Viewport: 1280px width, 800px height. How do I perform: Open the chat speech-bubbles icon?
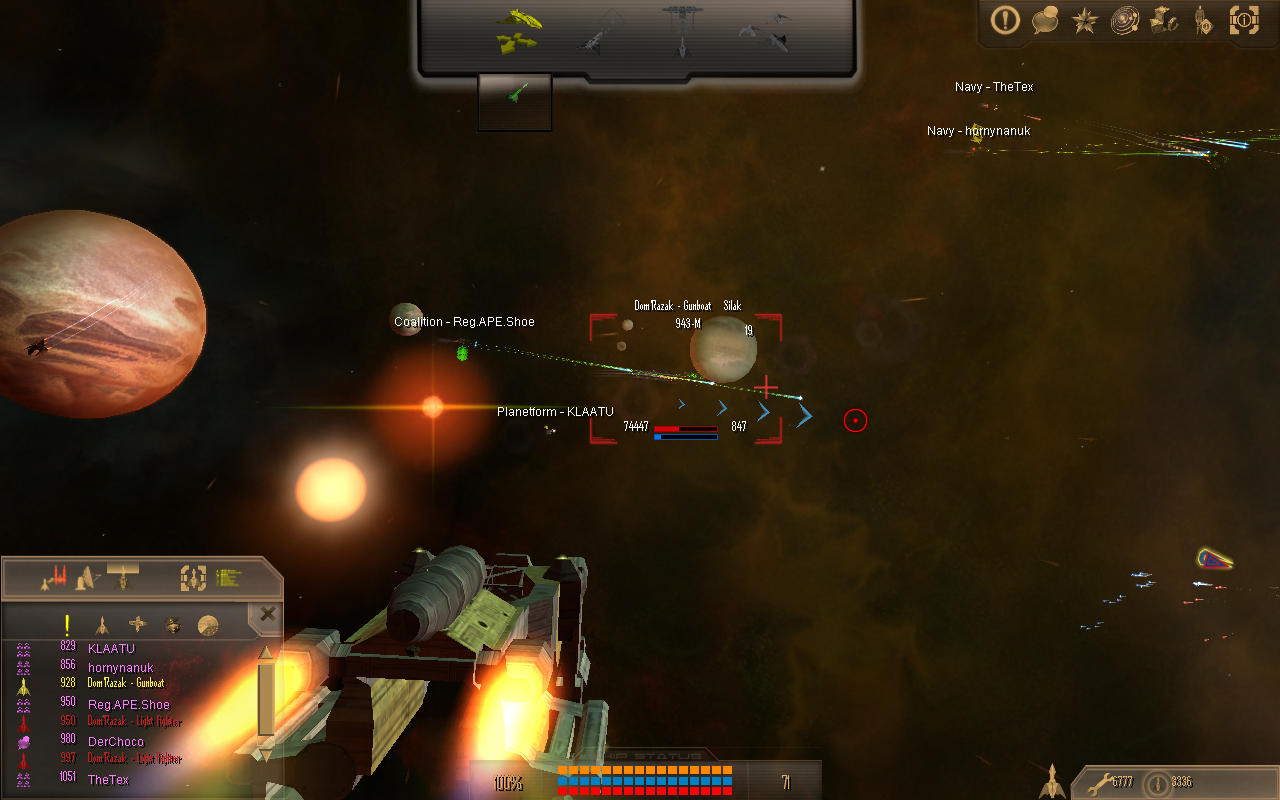click(1045, 21)
